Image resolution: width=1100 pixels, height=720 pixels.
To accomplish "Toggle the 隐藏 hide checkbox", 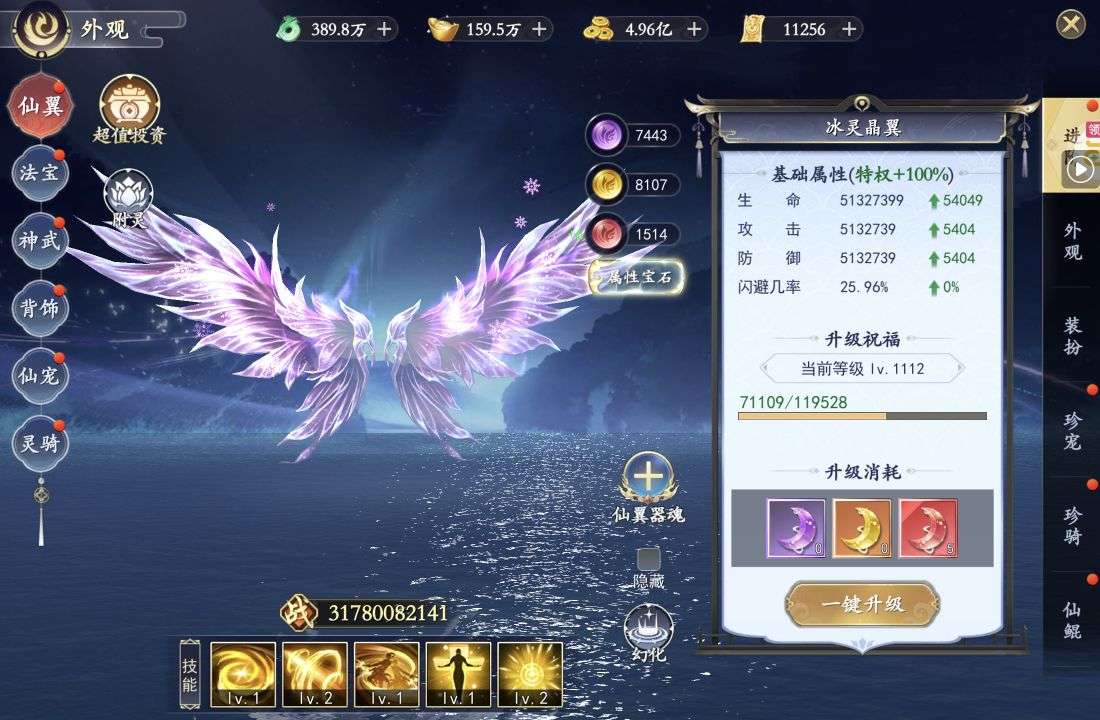I will click(x=649, y=560).
